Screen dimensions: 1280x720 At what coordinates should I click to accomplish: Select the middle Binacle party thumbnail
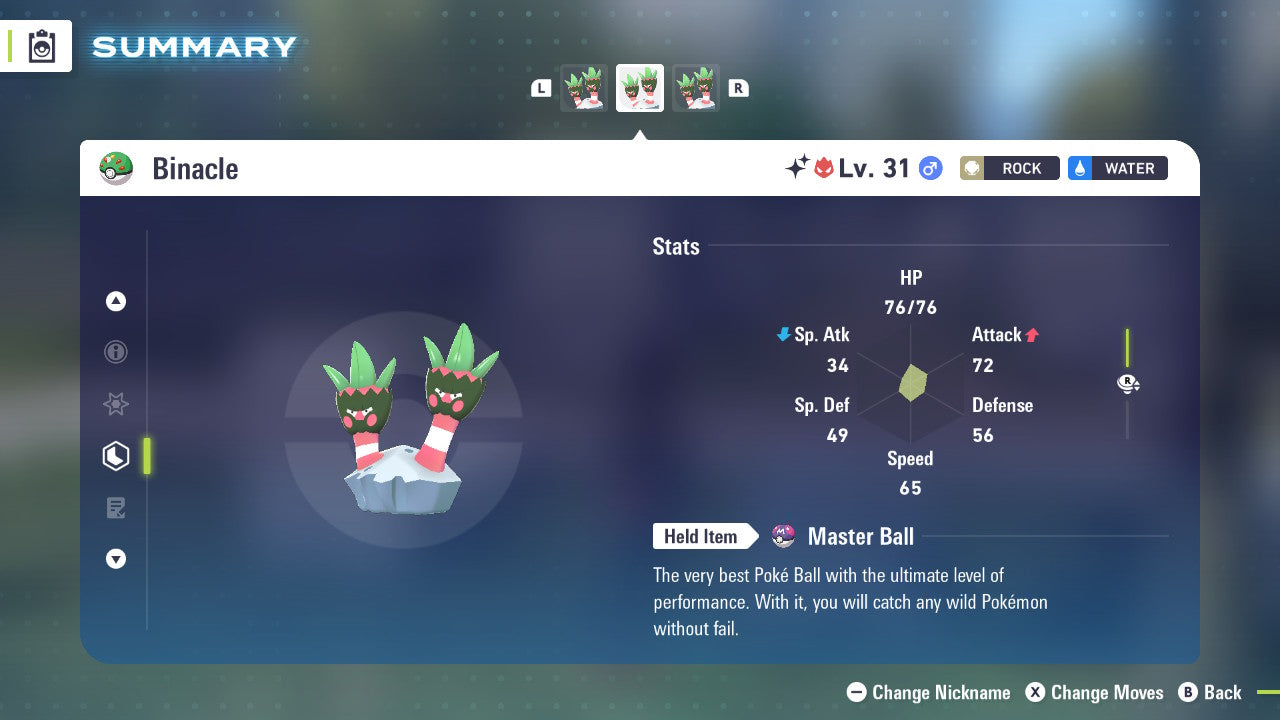[x=640, y=87]
